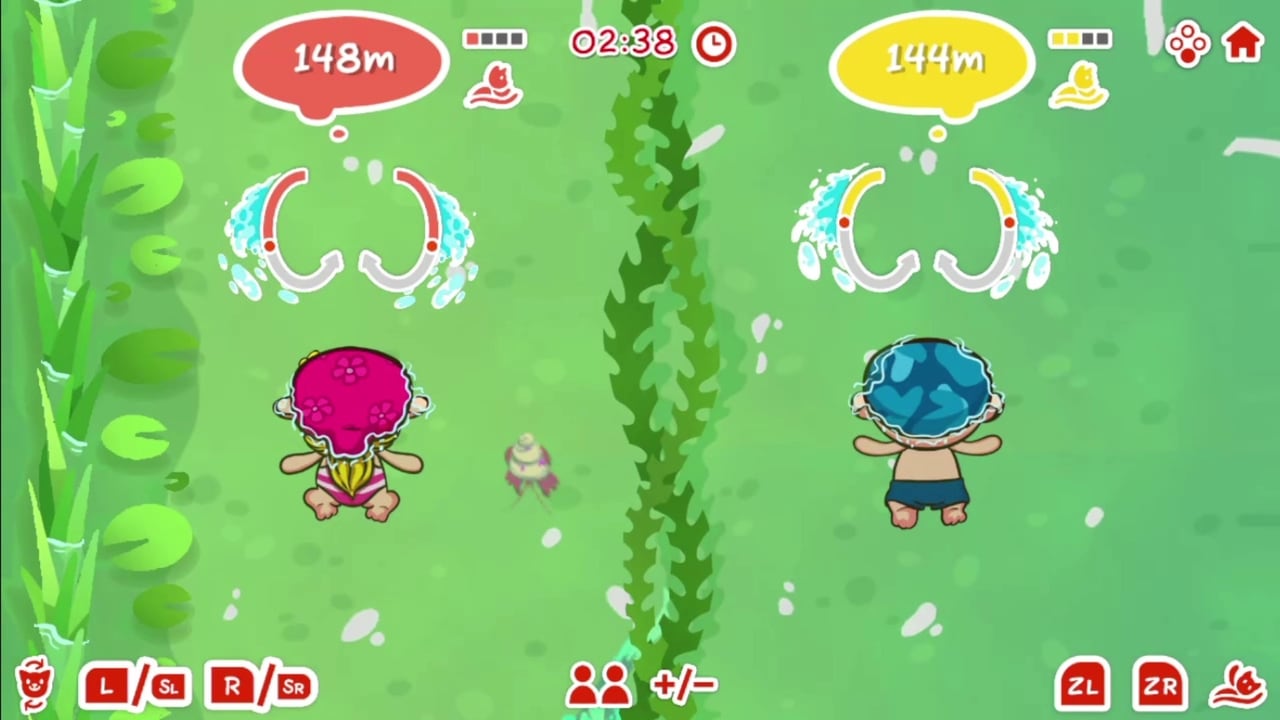The width and height of the screenshot is (1280, 720).
Task: Click the 02:38 match timer display
Action: [623, 42]
